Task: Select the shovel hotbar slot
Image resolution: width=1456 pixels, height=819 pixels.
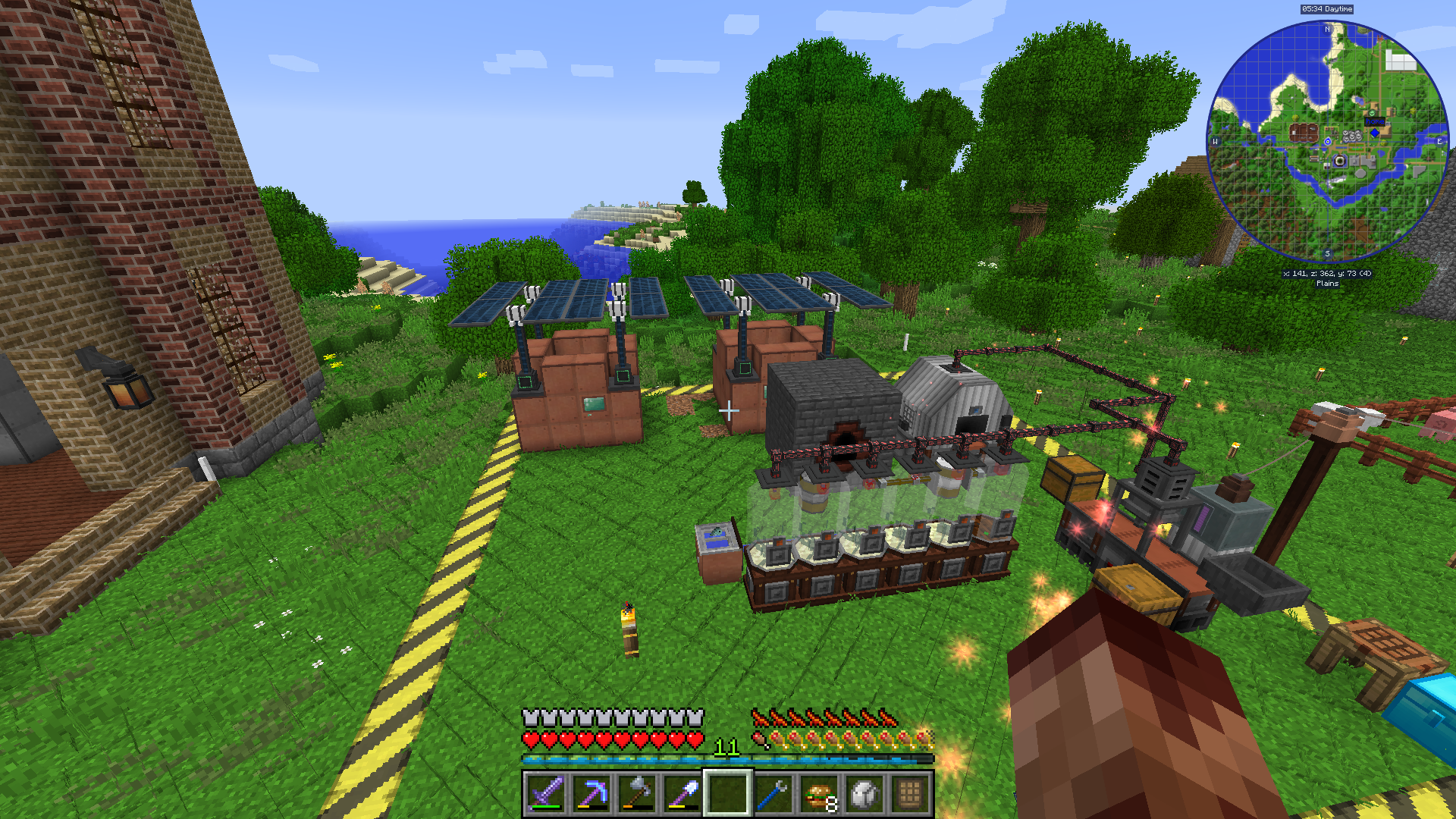Action: click(x=682, y=794)
